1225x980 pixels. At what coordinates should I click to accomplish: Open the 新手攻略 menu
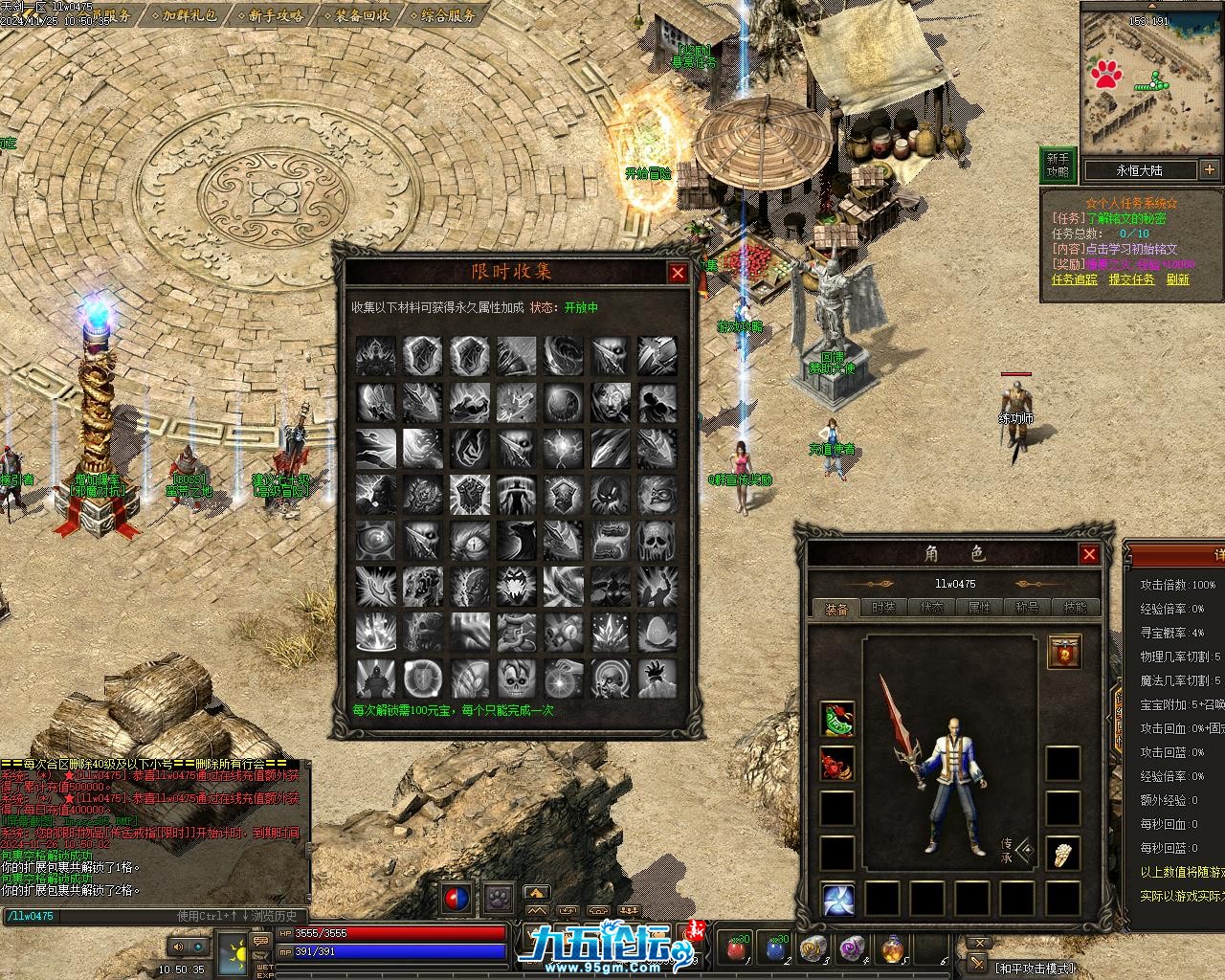[x=276, y=15]
